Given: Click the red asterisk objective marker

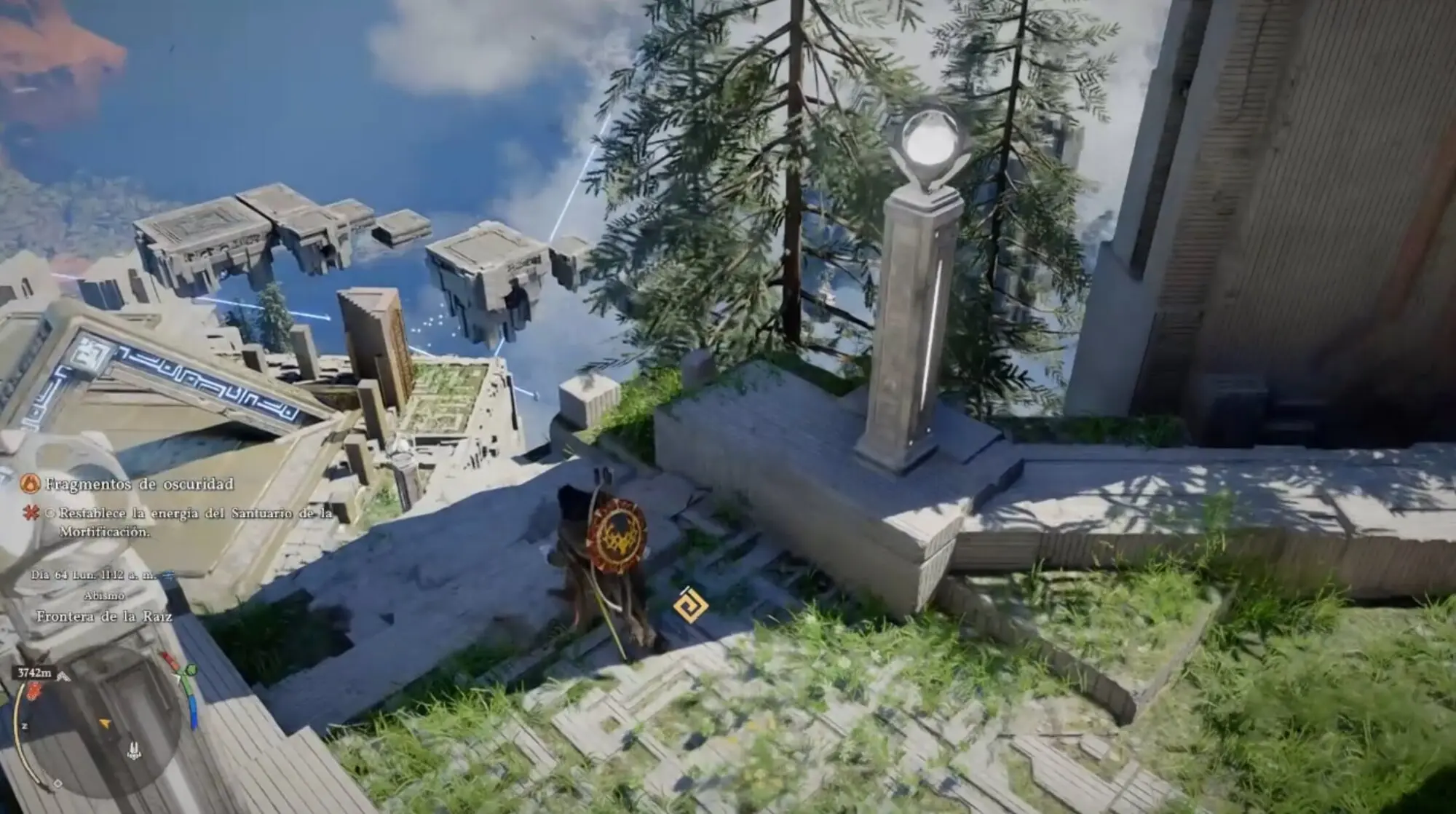Looking at the screenshot, I should click(31, 513).
